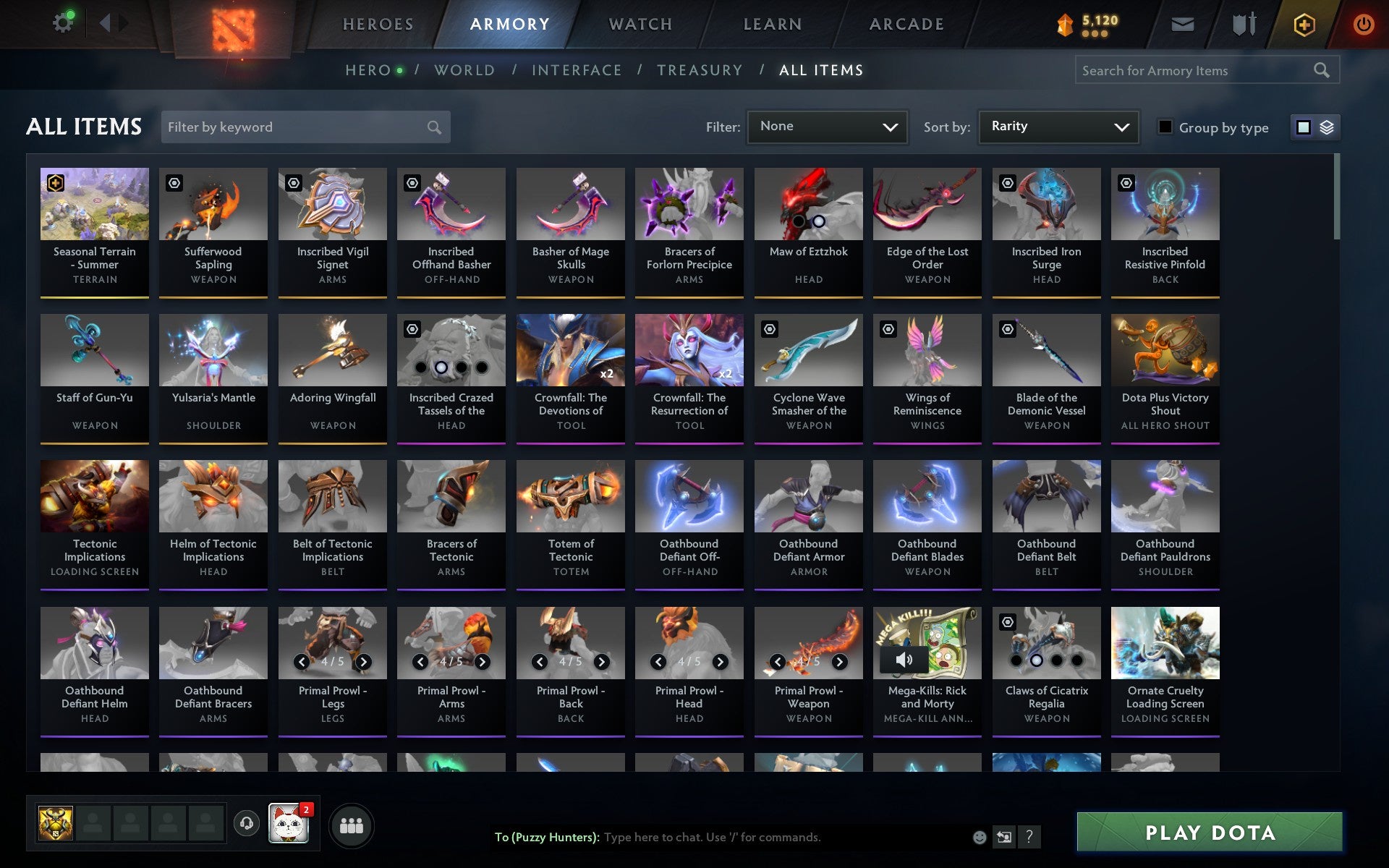Click the search magnifier in the keyword filter

[434, 127]
